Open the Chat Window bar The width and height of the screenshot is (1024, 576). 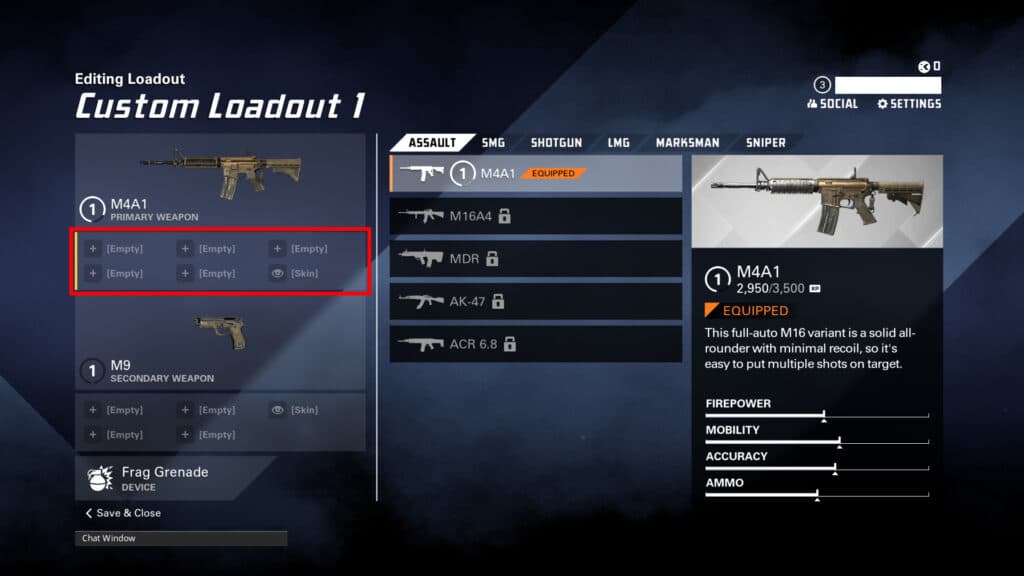[181, 538]
